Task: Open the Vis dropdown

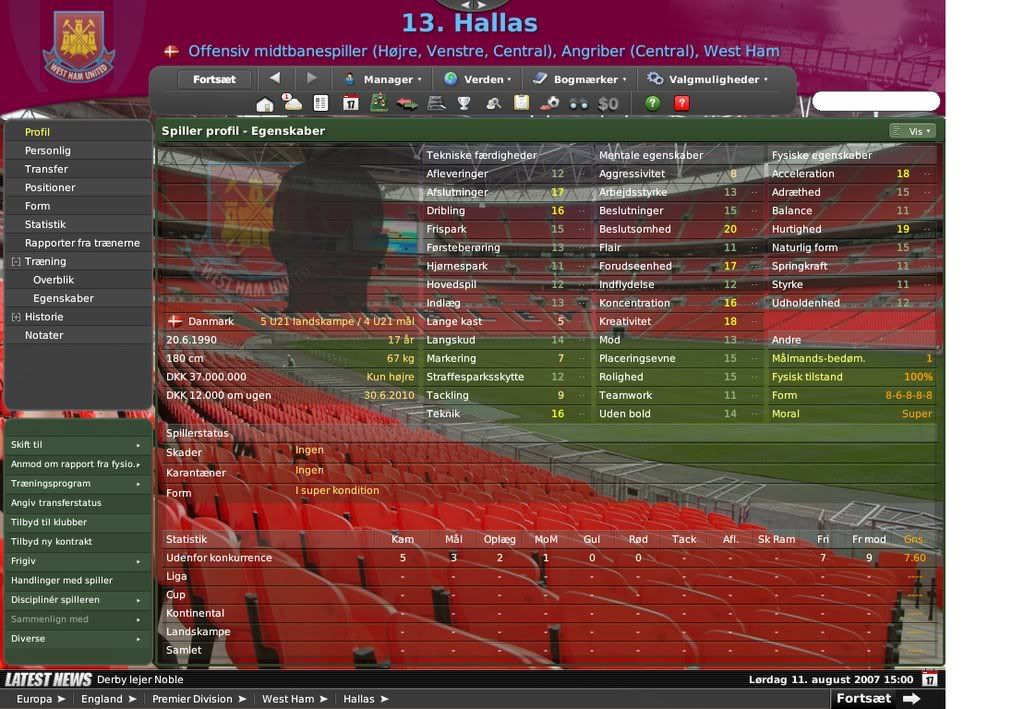Action: (x=912, y=131)
